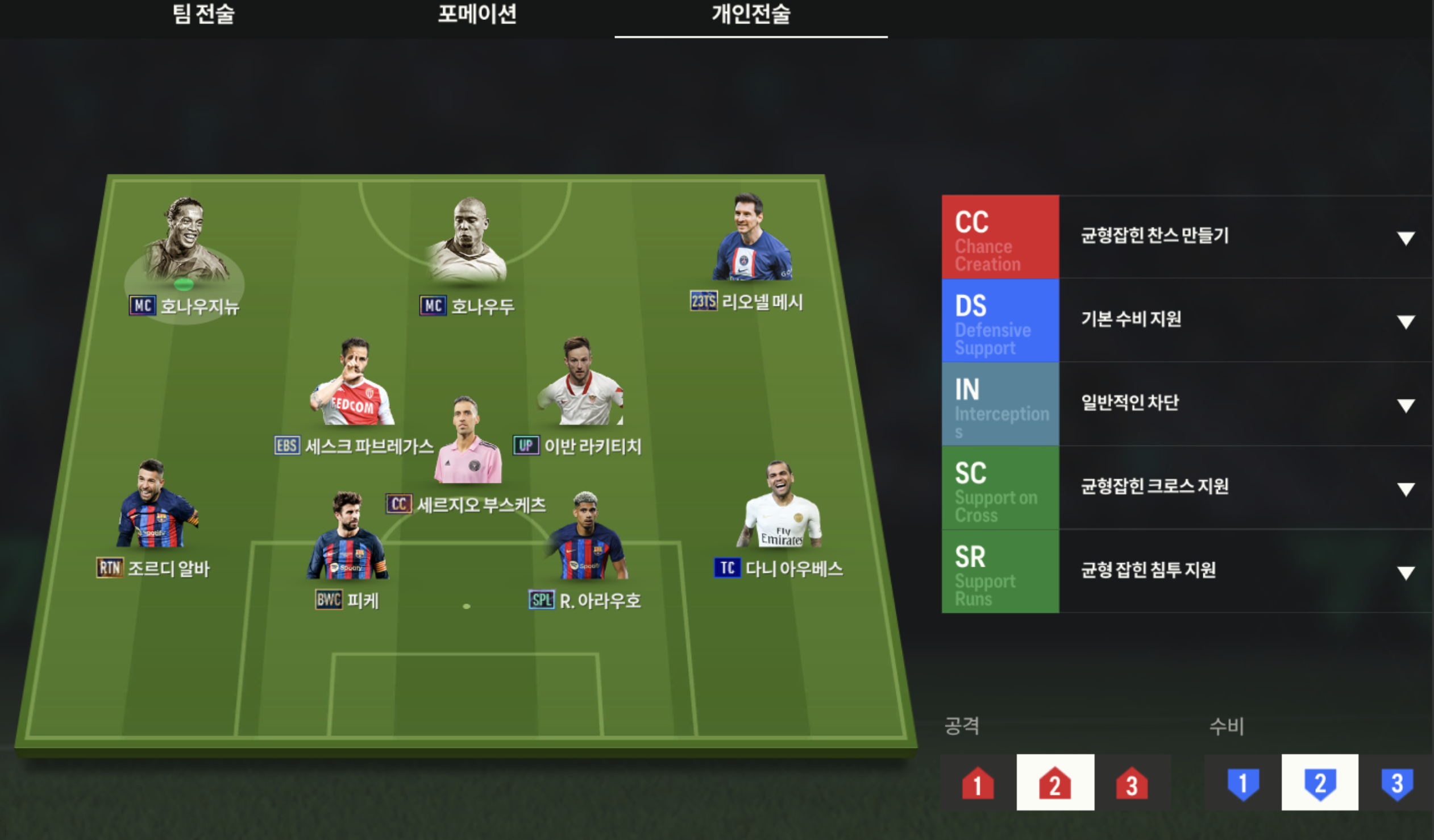Set 공격 level to red 1
1434x840 pixels.
(978, 783)
